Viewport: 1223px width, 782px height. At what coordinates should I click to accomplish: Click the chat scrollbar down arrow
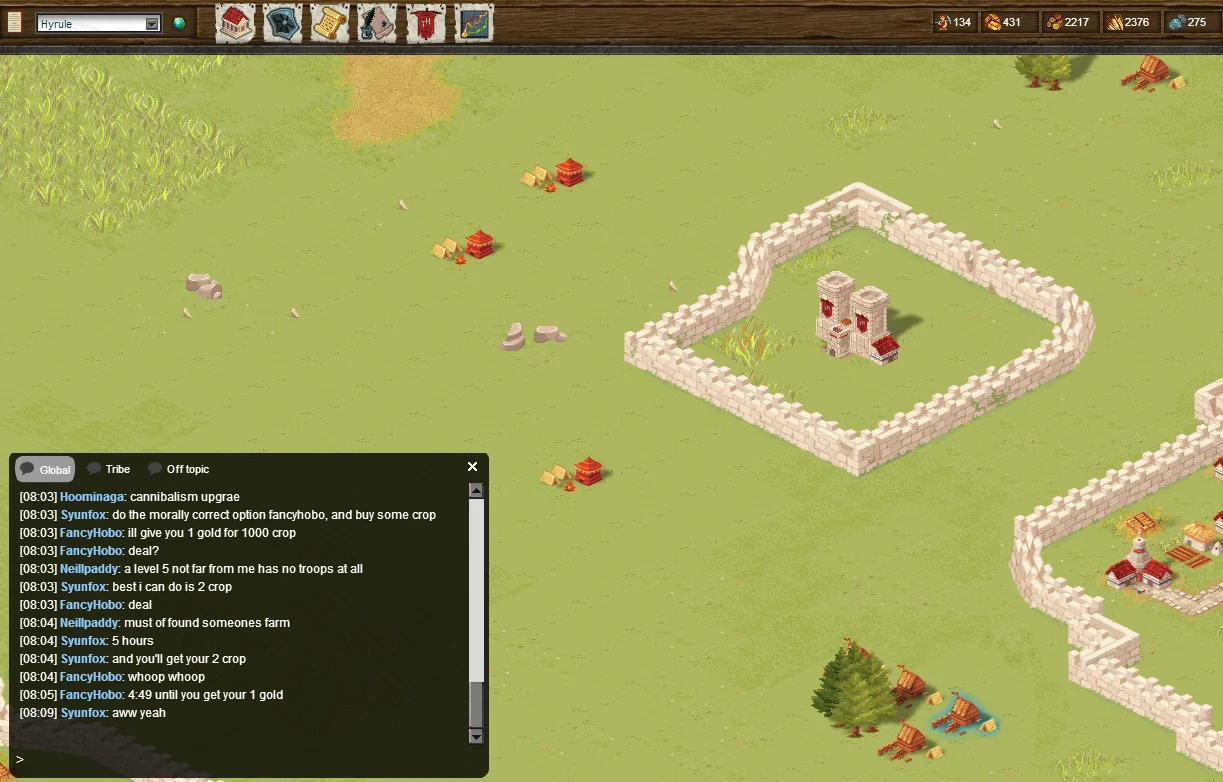(476, 736)
